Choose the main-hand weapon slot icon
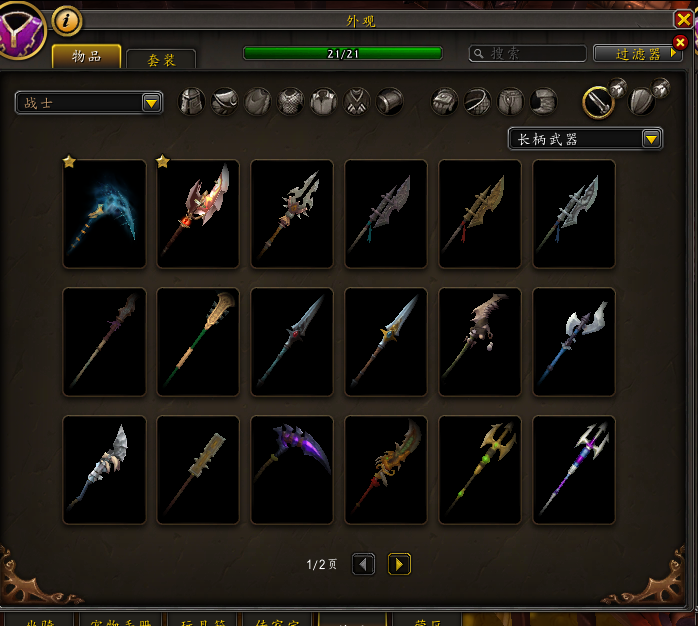Screen dimensions: 698x626 [598, 100]
